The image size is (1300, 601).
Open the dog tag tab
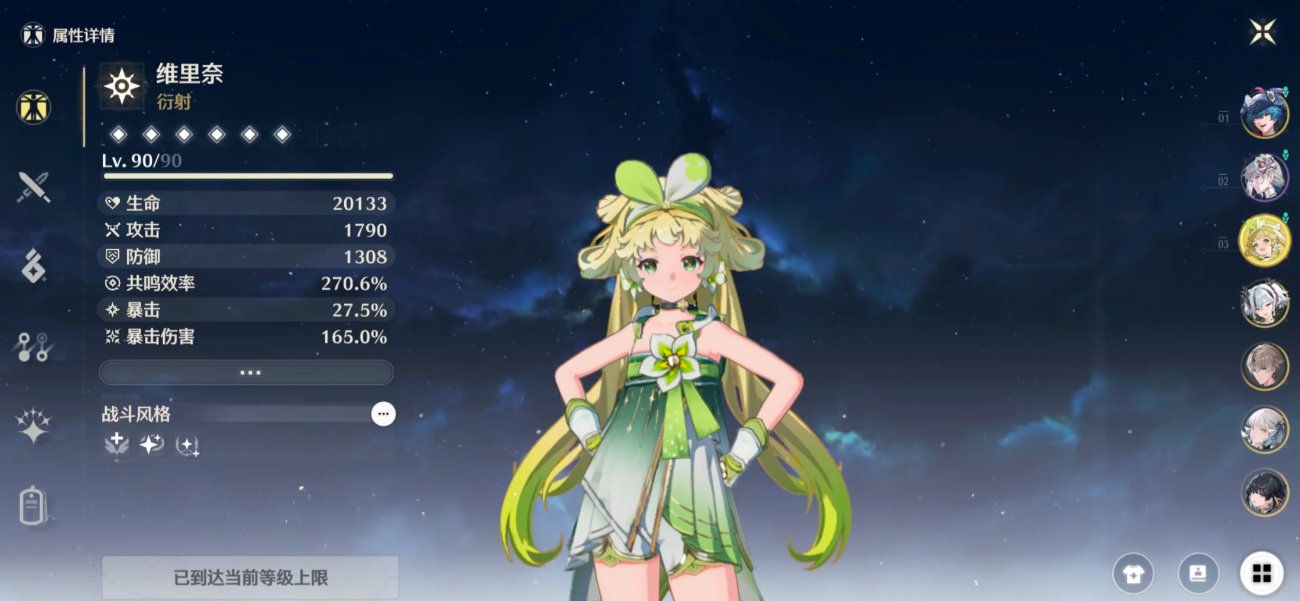(x=34, y=505)
